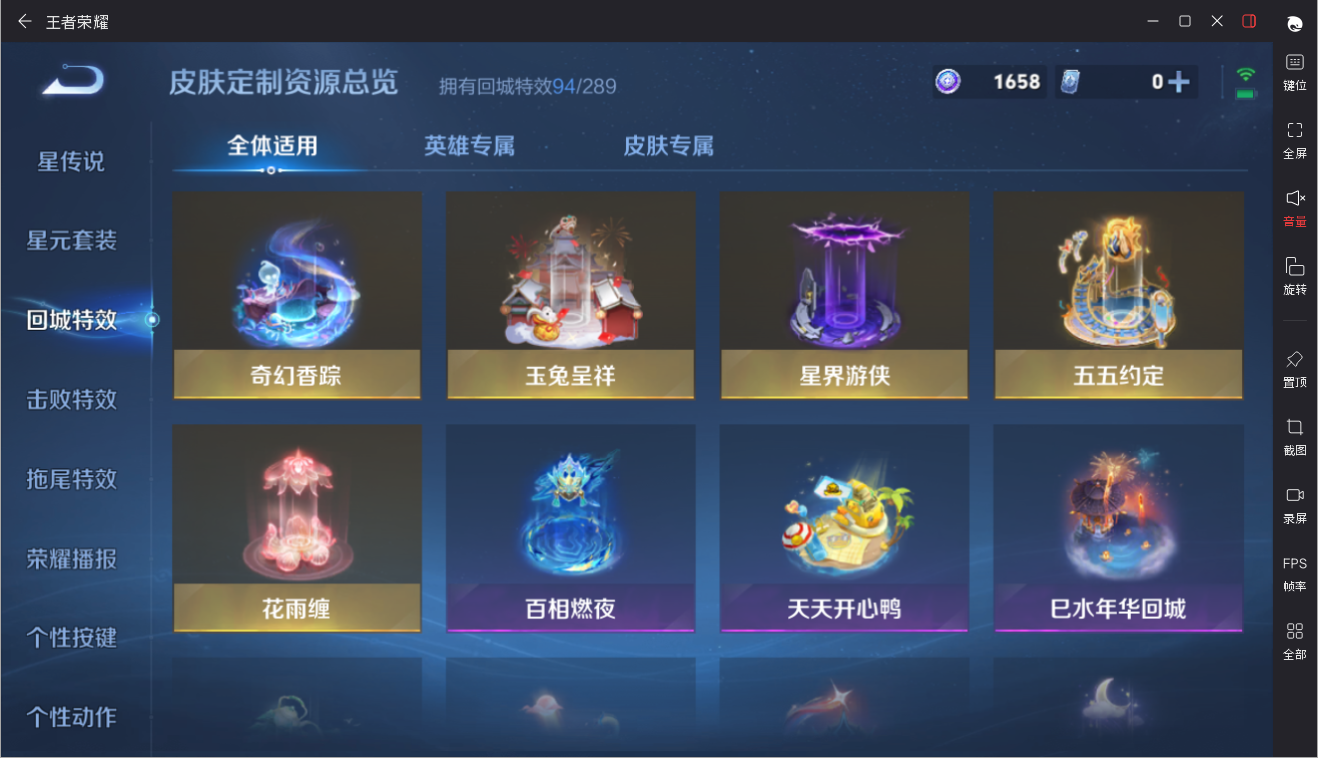The width and height of the screenshot is (1318, 758).
Task: Select 荣耀播报 from the sidebar
Action: click(x=71, y=558)
